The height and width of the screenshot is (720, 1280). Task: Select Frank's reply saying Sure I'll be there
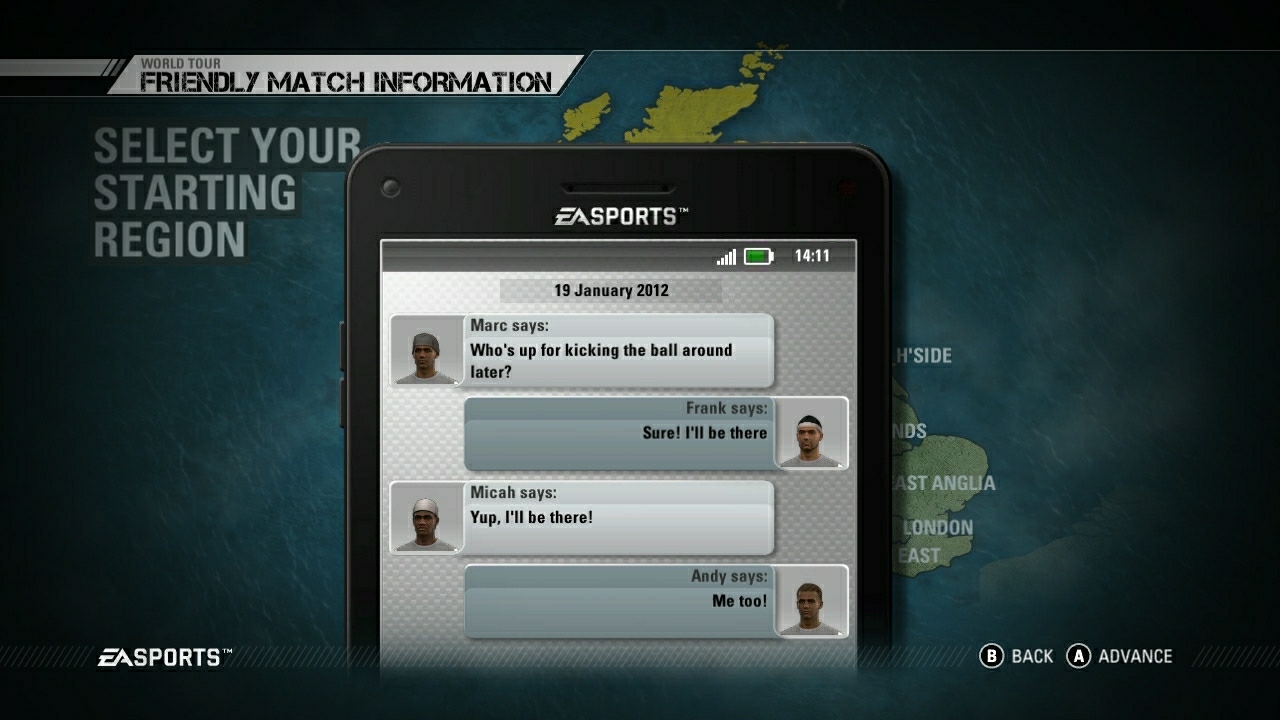(617, 433)
